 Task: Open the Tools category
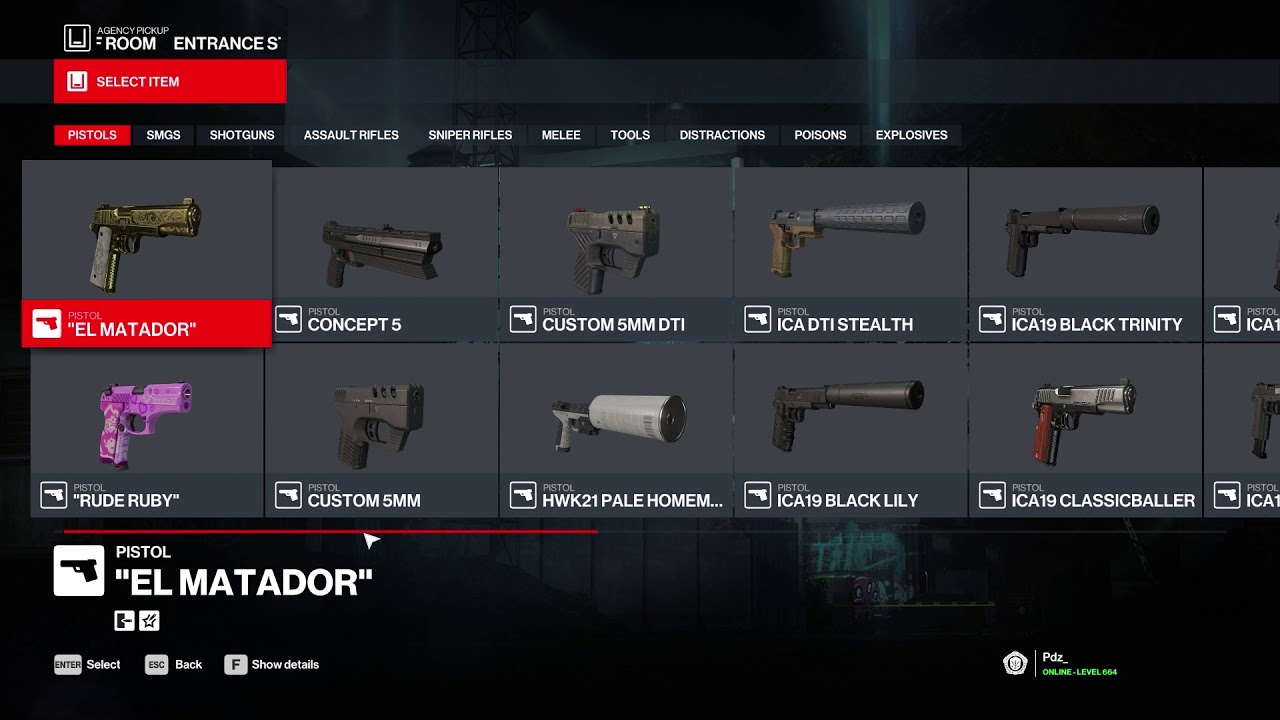pos(630,135)
